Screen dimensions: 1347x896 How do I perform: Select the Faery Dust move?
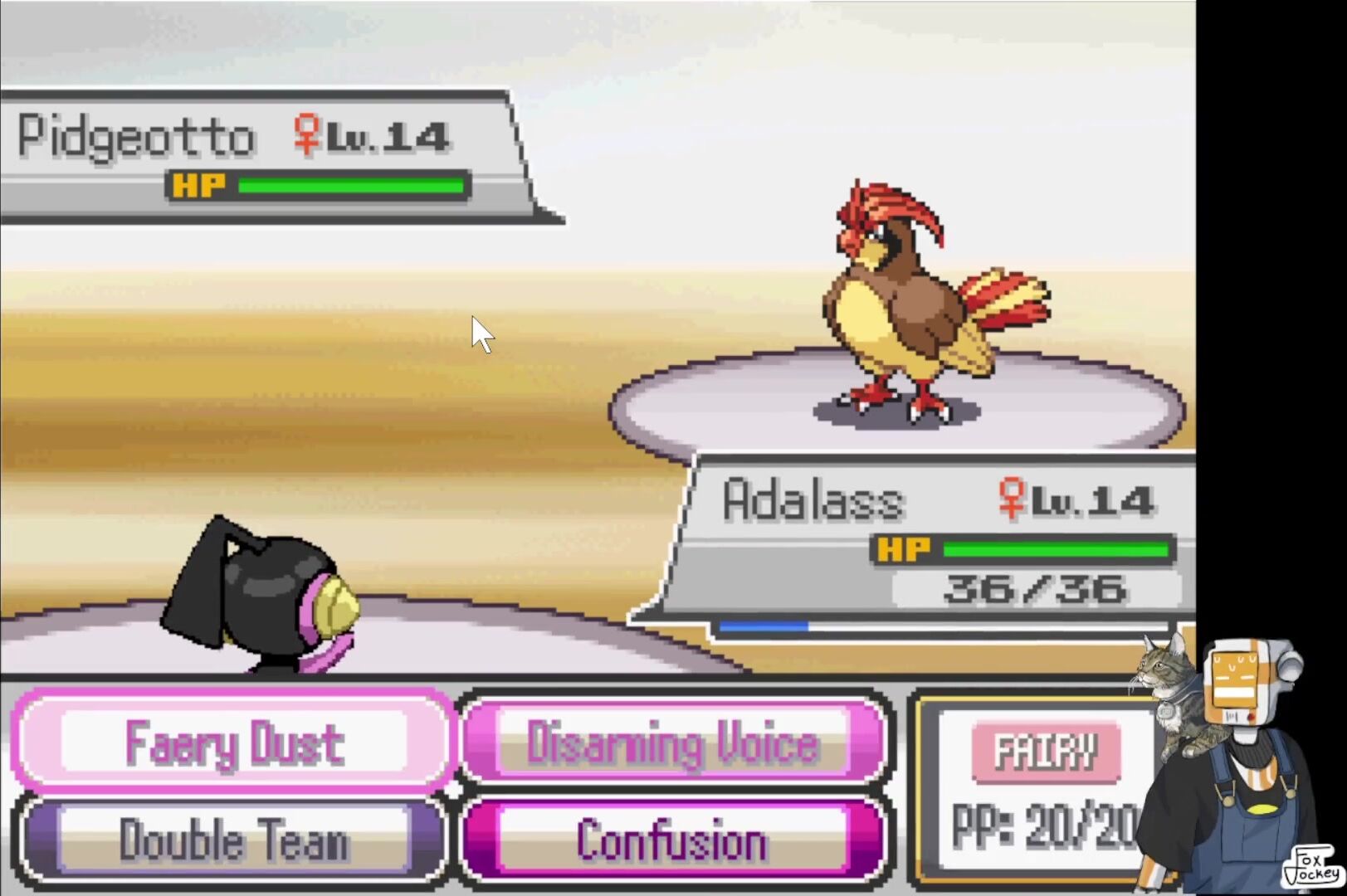[234, 741]
